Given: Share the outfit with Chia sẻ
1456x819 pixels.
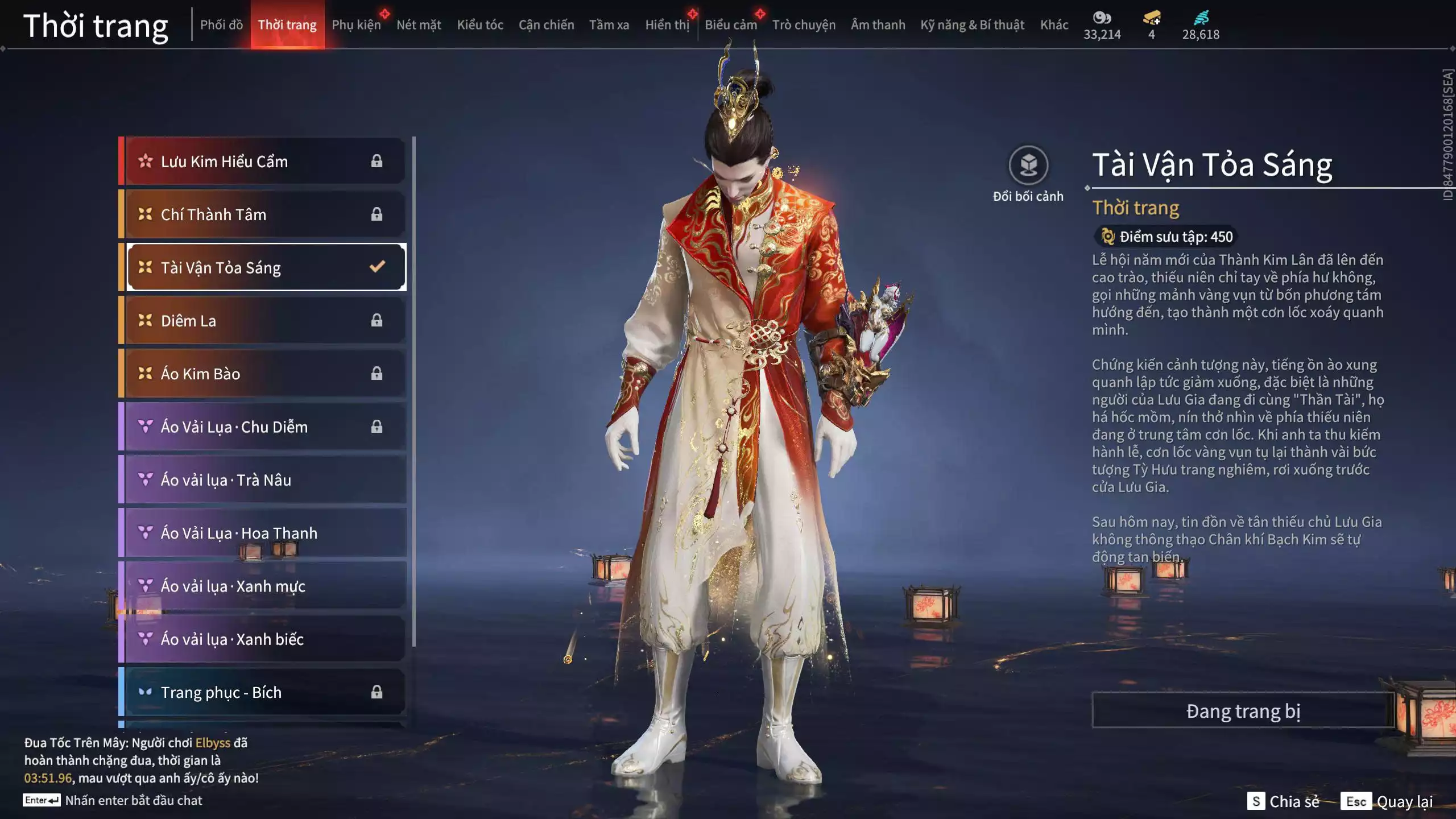Looking at the screenshot, I should pyautogui.click(x=1283, y=801).
